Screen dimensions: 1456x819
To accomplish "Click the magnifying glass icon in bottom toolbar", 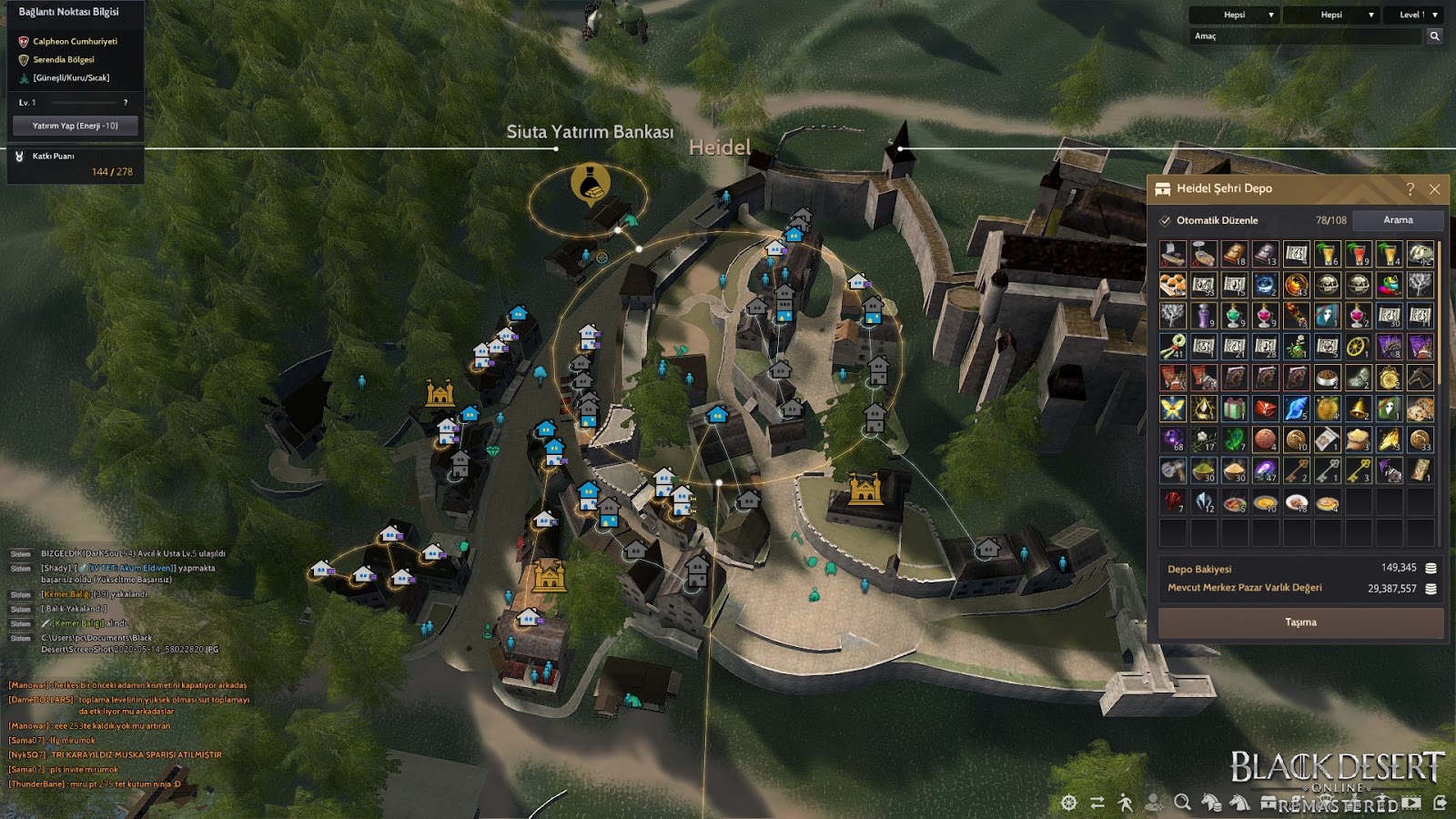I will point(1182,803).
